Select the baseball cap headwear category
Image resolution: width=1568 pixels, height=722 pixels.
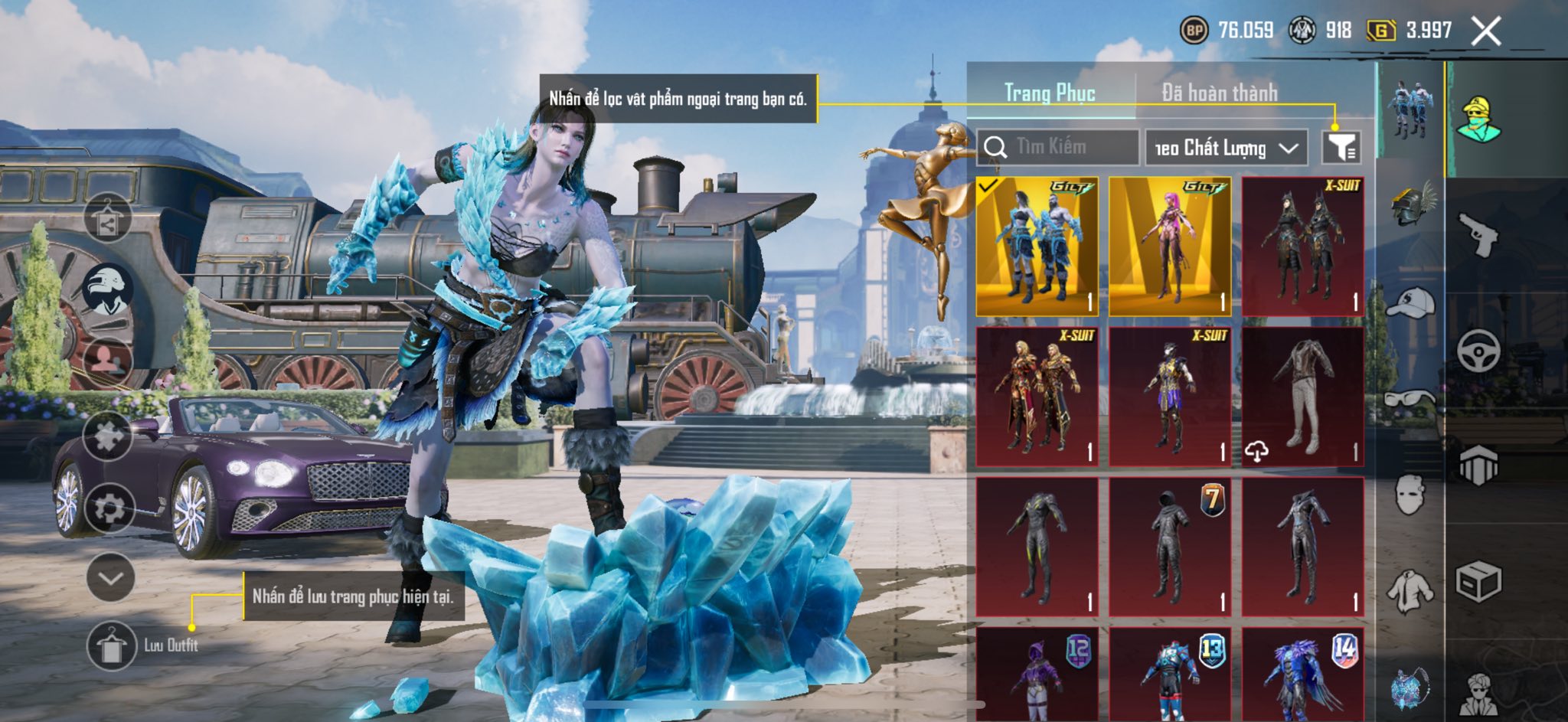[x=1410, y=302]
